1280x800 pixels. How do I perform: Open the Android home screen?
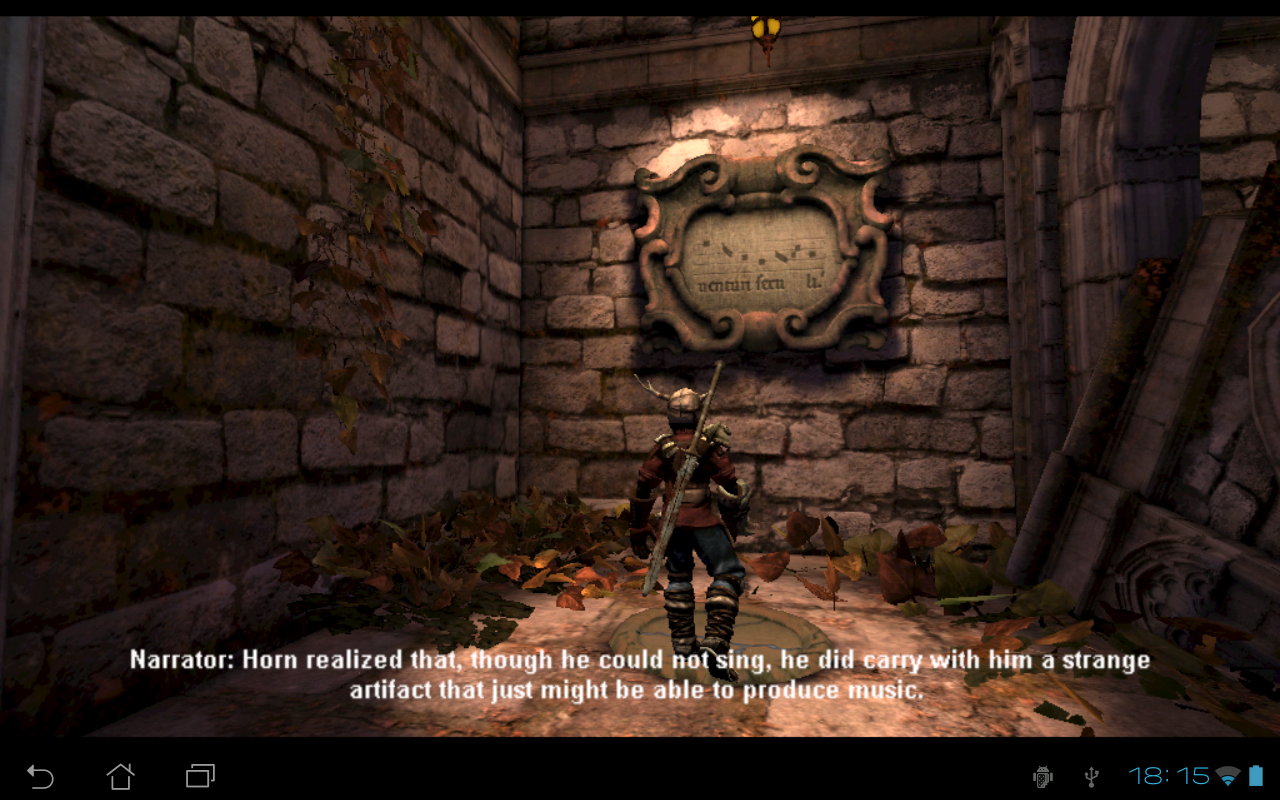tap(120, 775)
